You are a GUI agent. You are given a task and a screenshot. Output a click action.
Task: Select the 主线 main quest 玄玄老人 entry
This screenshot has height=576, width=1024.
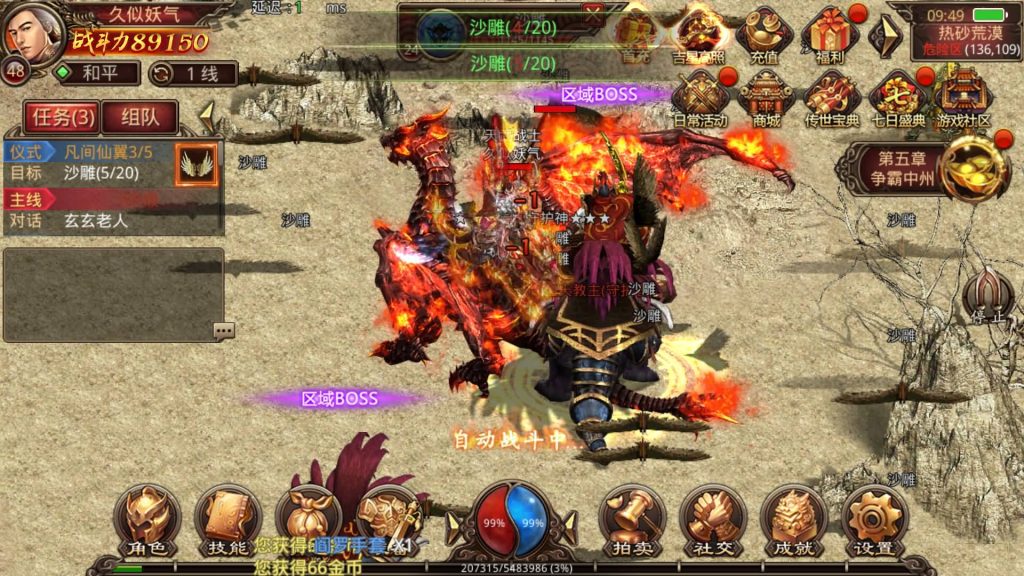click(112, 210)
